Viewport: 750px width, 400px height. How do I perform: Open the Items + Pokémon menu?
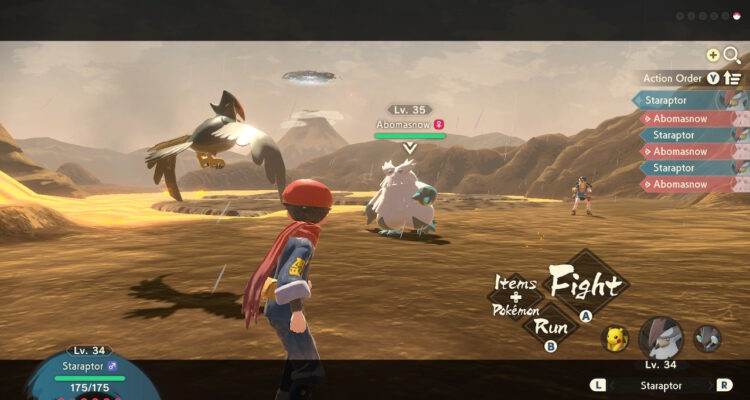click(516, 297)
